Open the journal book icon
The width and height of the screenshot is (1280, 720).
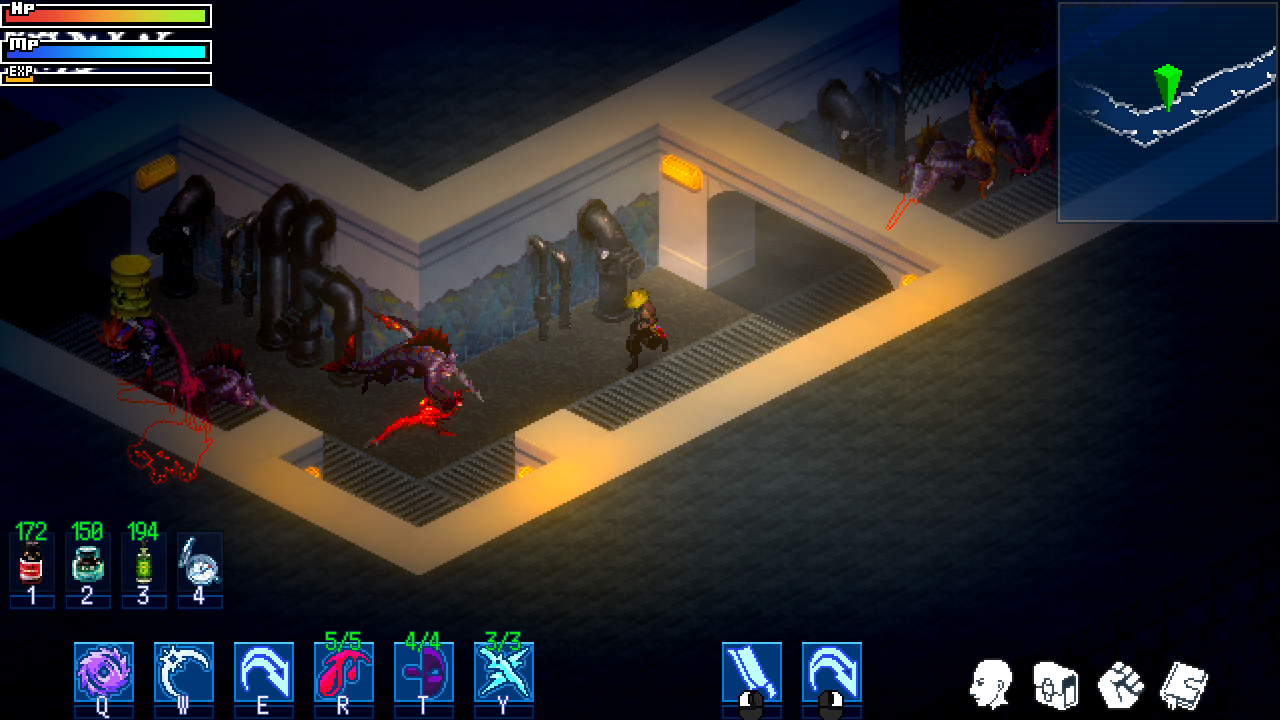click(1184, 685)
